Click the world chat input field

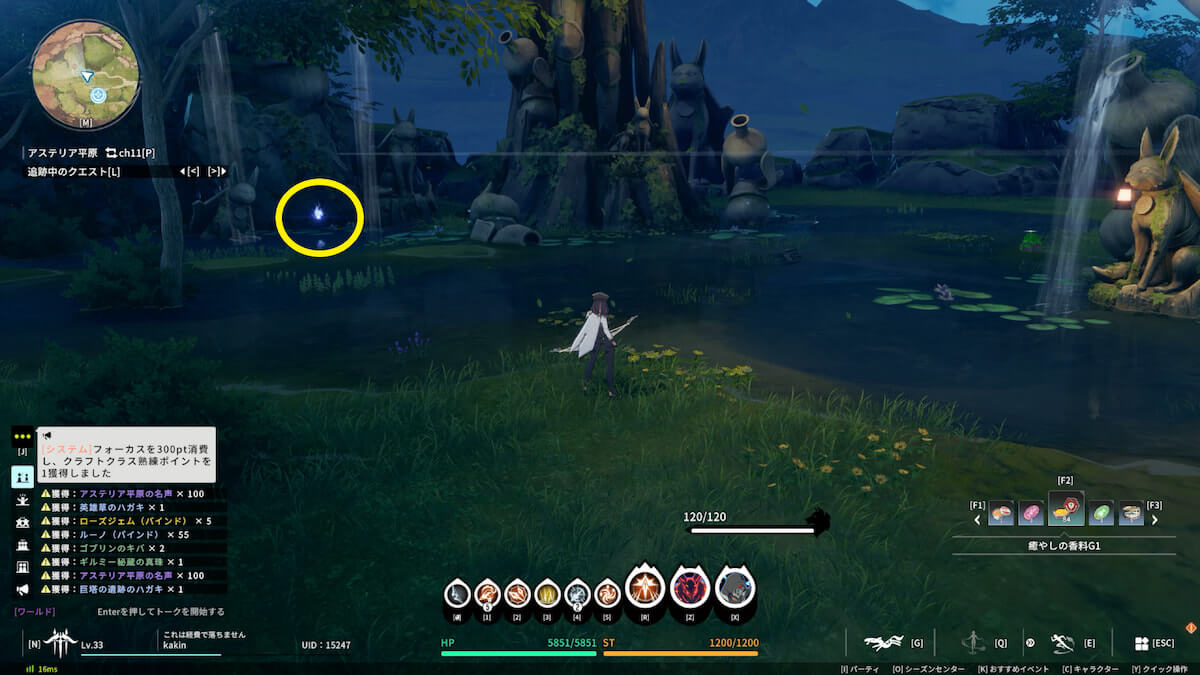tap(160, 611)
